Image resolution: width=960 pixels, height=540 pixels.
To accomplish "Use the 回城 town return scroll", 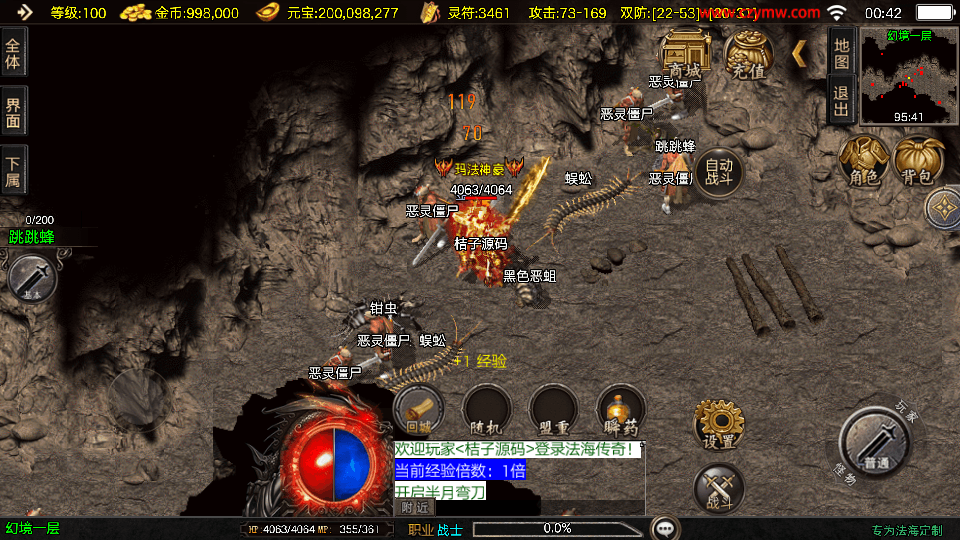I will click(418, 410).
